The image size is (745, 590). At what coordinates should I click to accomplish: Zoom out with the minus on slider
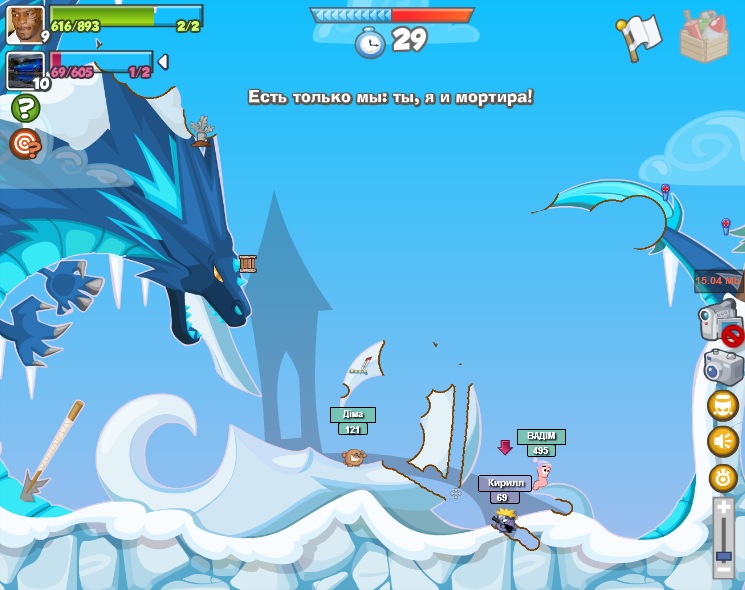pyautogui.click(x=723, y=570)
